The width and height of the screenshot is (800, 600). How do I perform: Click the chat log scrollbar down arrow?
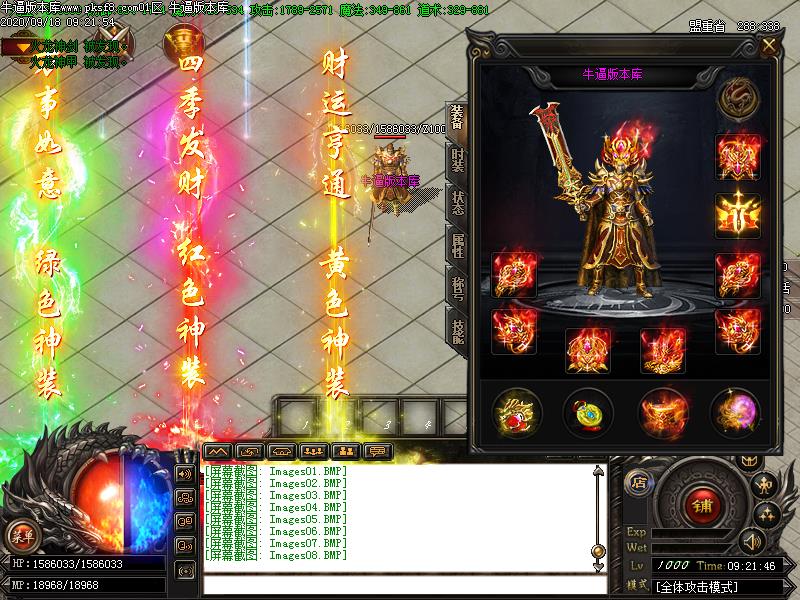coord(598,551)
